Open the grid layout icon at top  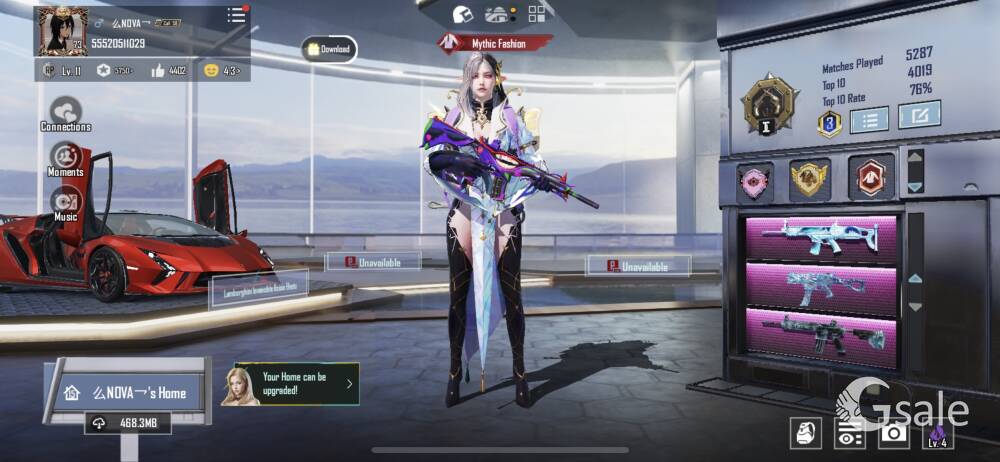537,14
